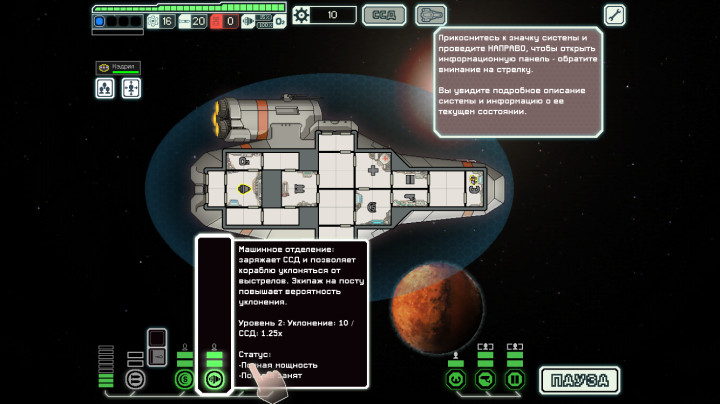720x404 pixels.
Task: Select the piloting subsystem icon
Action: click(456, 379)
